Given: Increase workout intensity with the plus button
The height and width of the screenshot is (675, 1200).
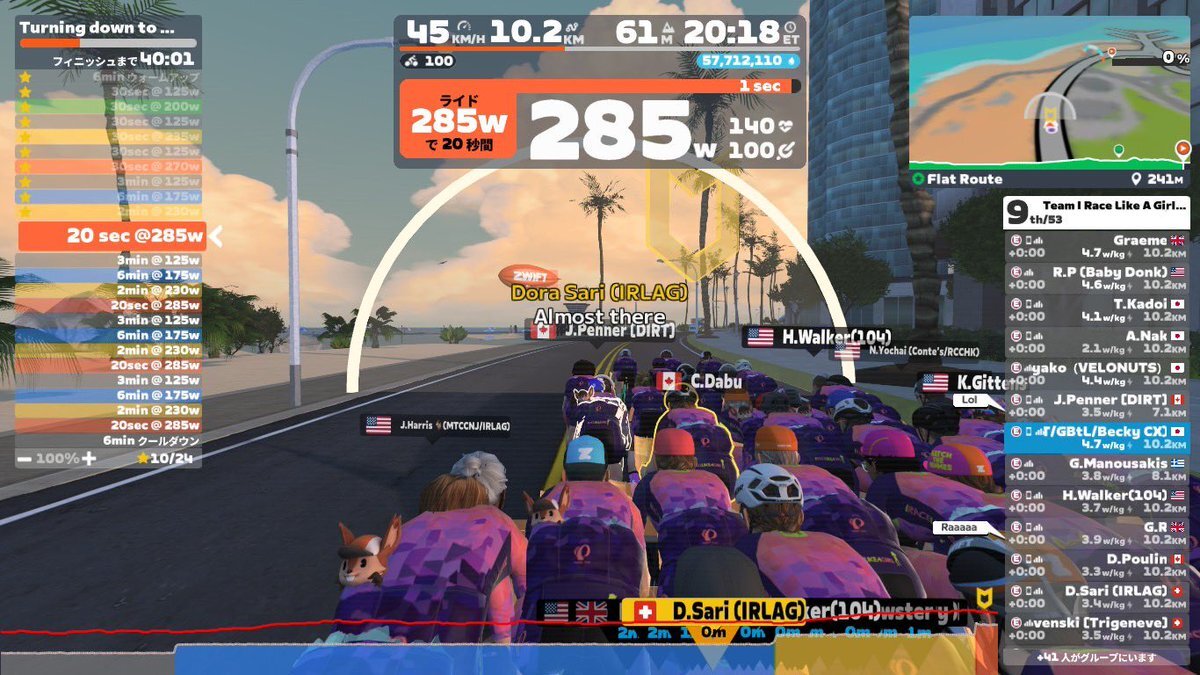Looking at the screenshot, I should (x=89, y=458).
